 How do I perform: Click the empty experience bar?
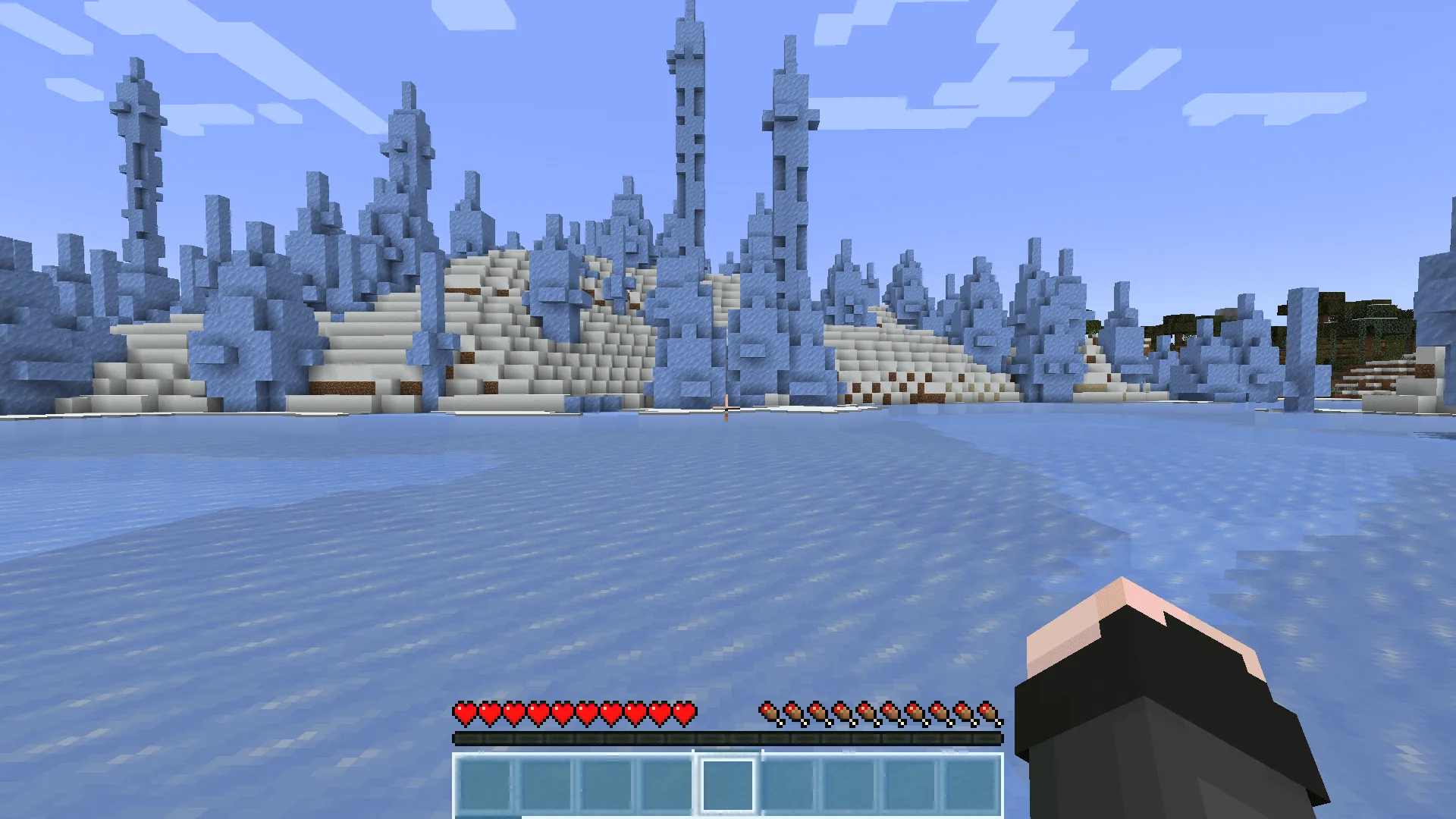tap(728, 736)
